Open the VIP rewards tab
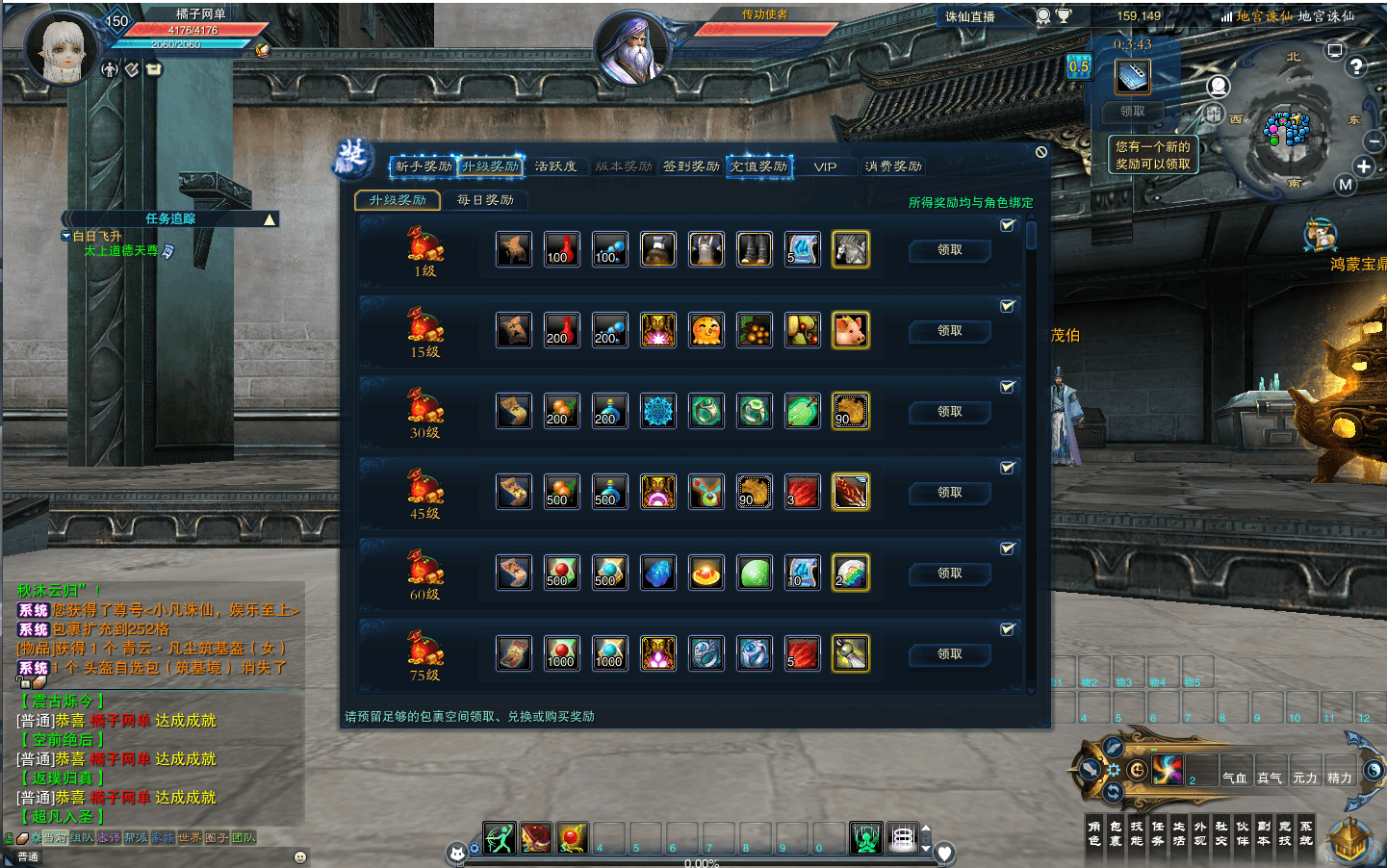This screenshot has height=868, width=1387. [x=825, y=166]
